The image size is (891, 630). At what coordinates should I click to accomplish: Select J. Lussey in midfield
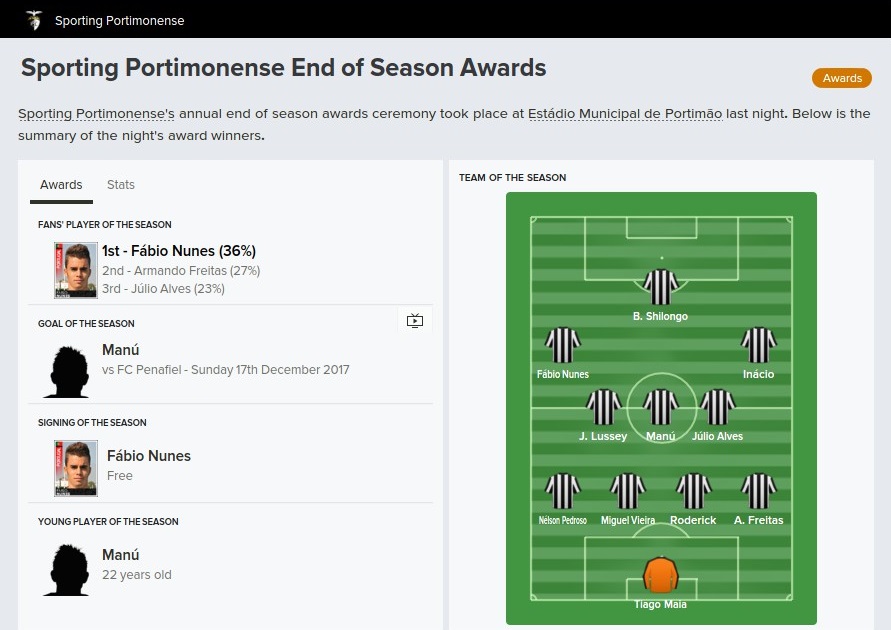click(x=603, y=408)
